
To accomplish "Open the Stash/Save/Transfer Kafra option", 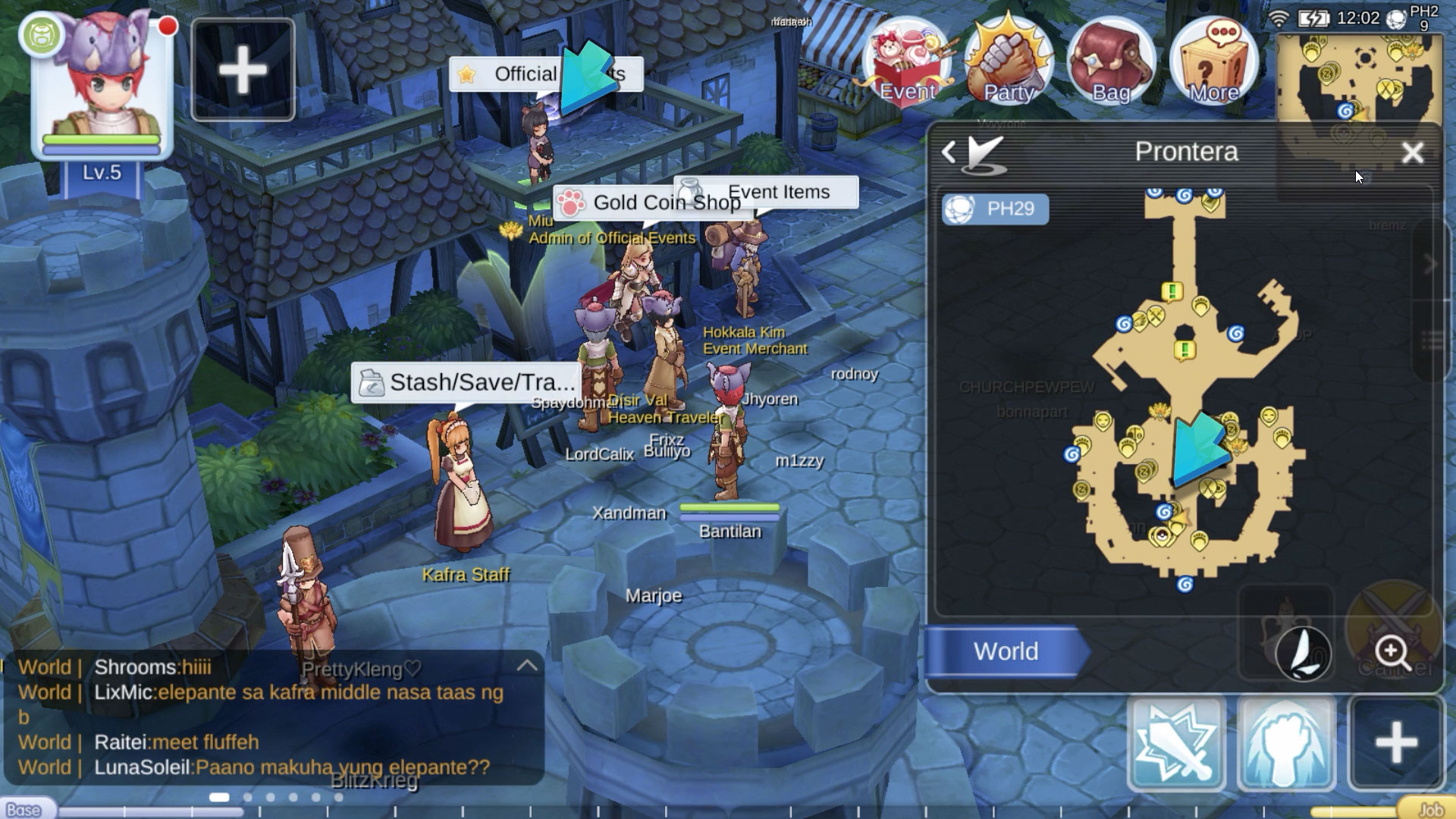I will (466, 382).
